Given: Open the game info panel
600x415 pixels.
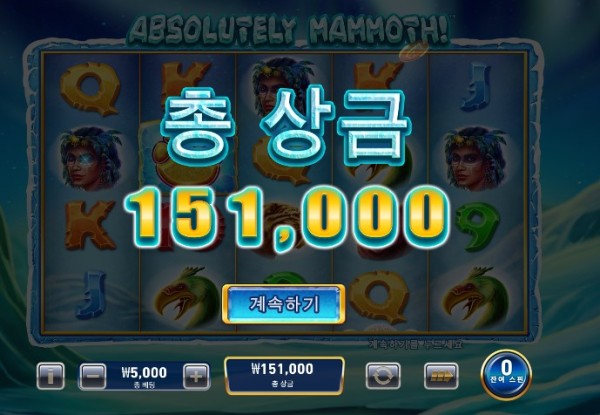Looking at the screenshot, I should point(51,376).
